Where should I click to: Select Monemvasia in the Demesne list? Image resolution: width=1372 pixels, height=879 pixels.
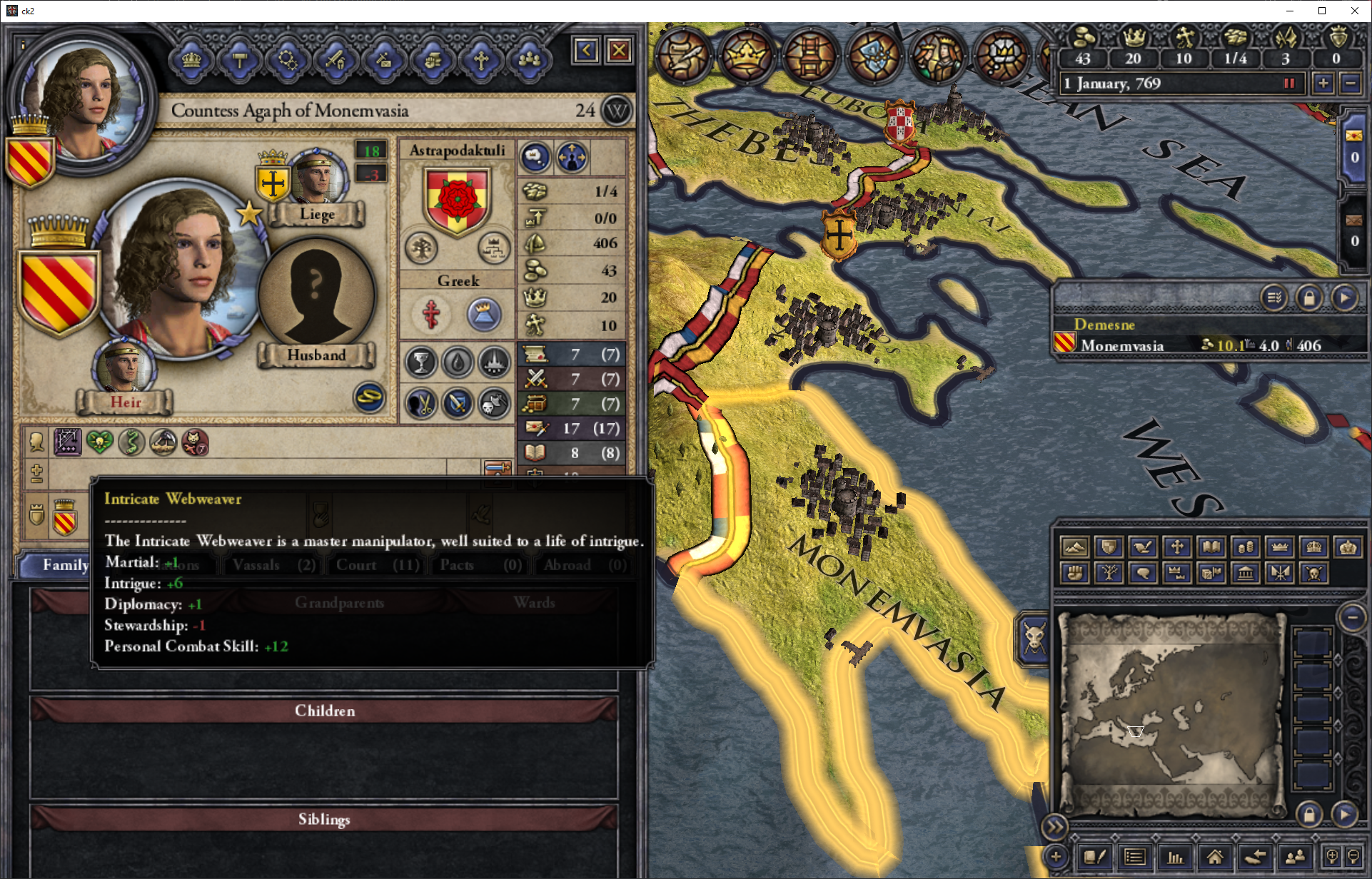coord(1122,345)
